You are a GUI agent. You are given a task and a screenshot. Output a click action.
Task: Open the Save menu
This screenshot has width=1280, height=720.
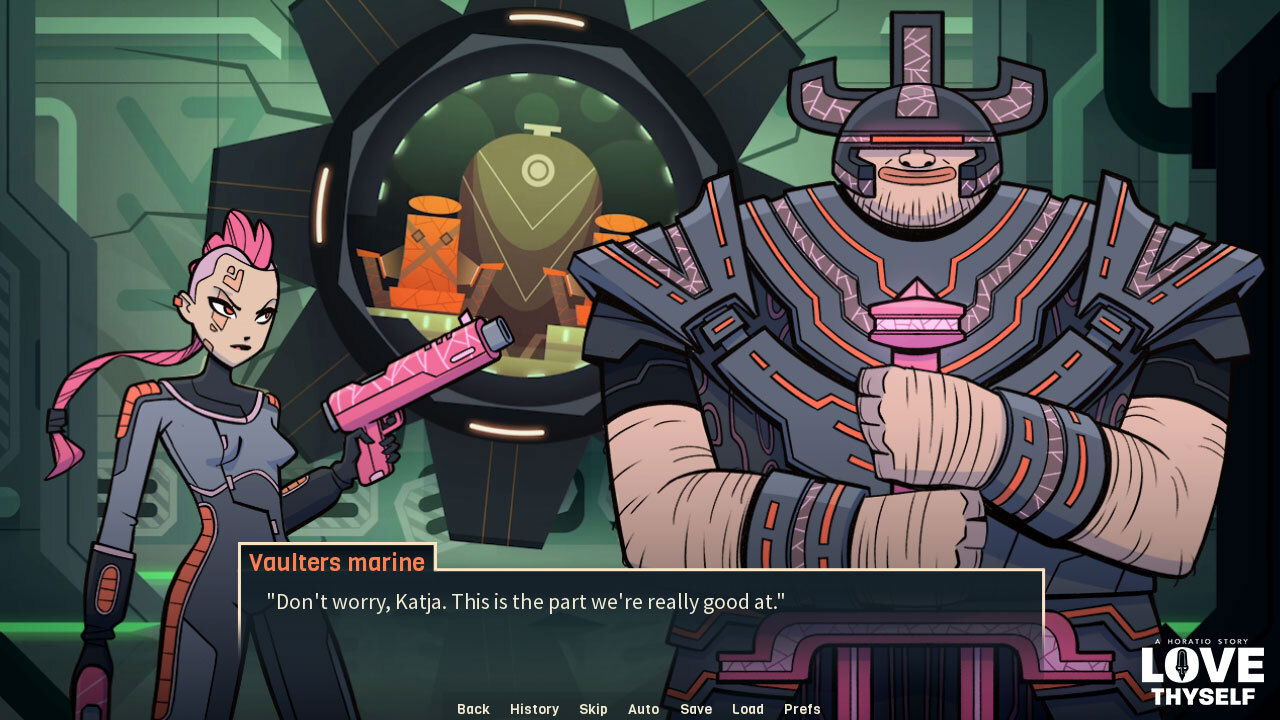[696, 709]
